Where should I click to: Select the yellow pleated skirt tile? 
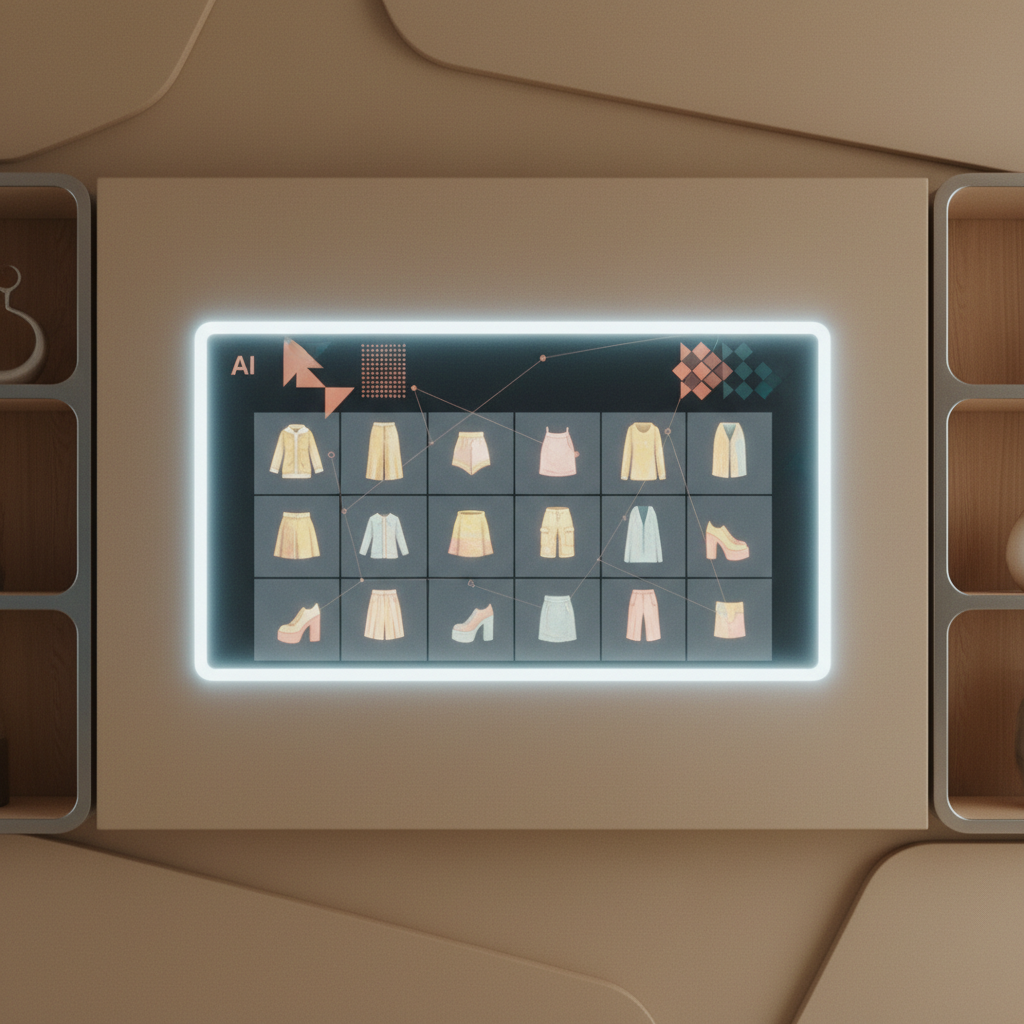coord(297,535)
